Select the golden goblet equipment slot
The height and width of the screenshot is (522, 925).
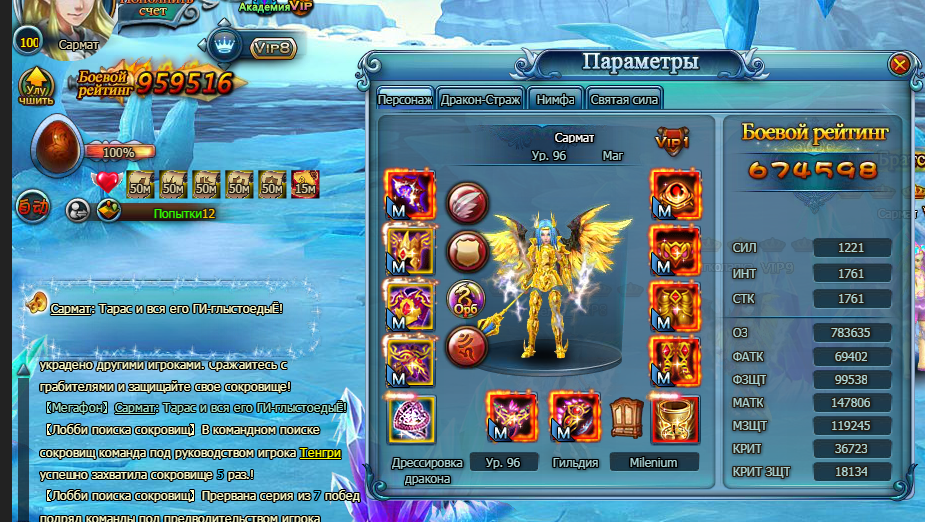pyautogui.click(x=675, y=418)
